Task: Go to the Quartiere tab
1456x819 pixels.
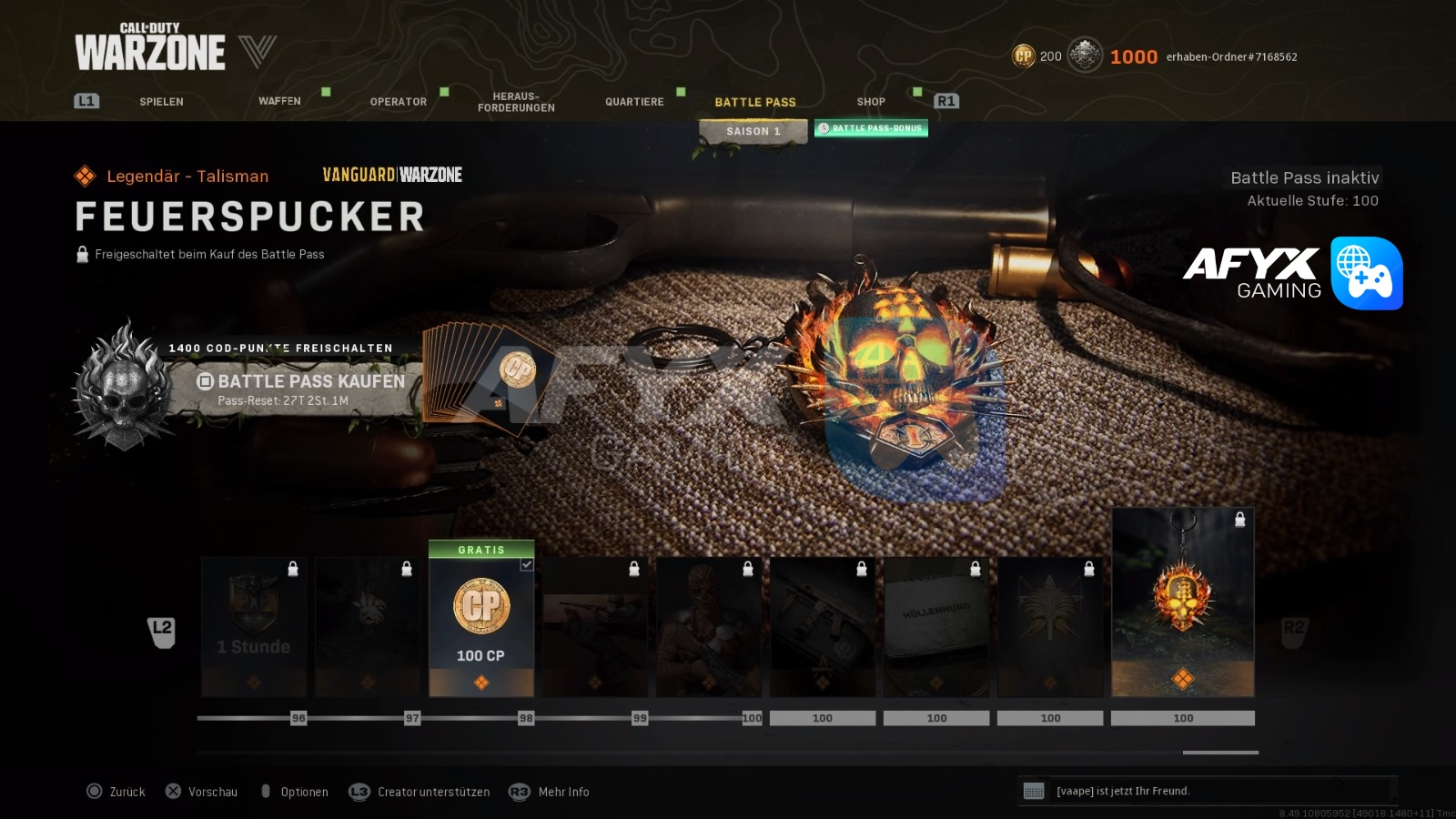Action: [x=634, y=102]
